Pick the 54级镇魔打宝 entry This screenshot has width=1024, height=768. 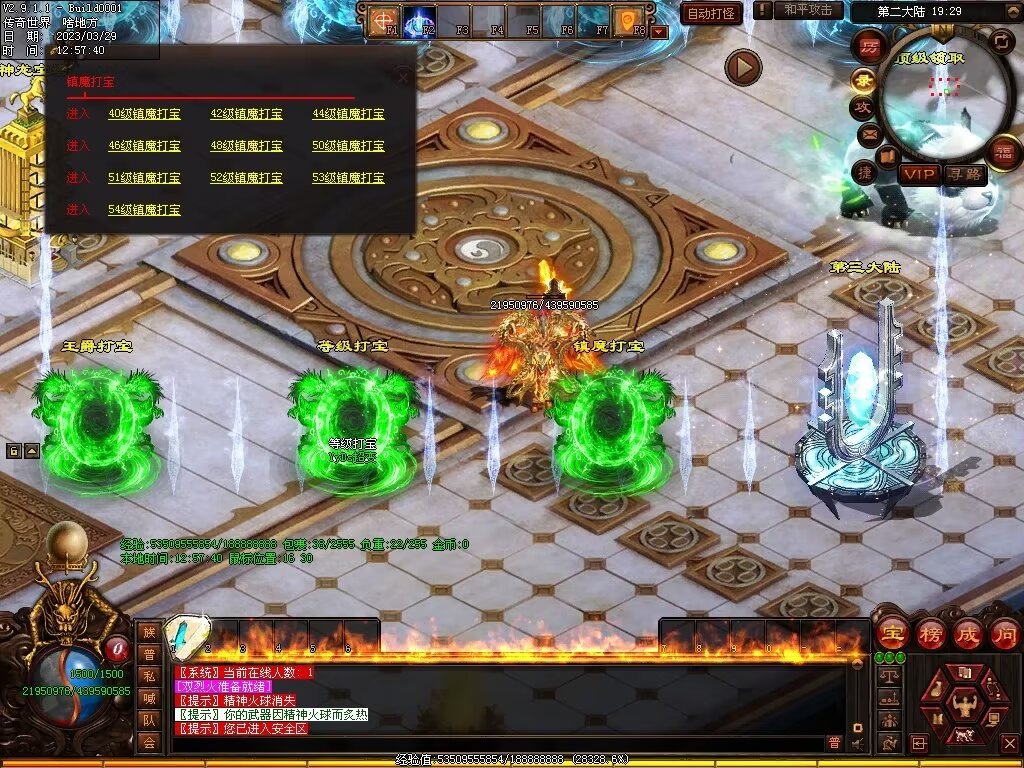(144, 210)
